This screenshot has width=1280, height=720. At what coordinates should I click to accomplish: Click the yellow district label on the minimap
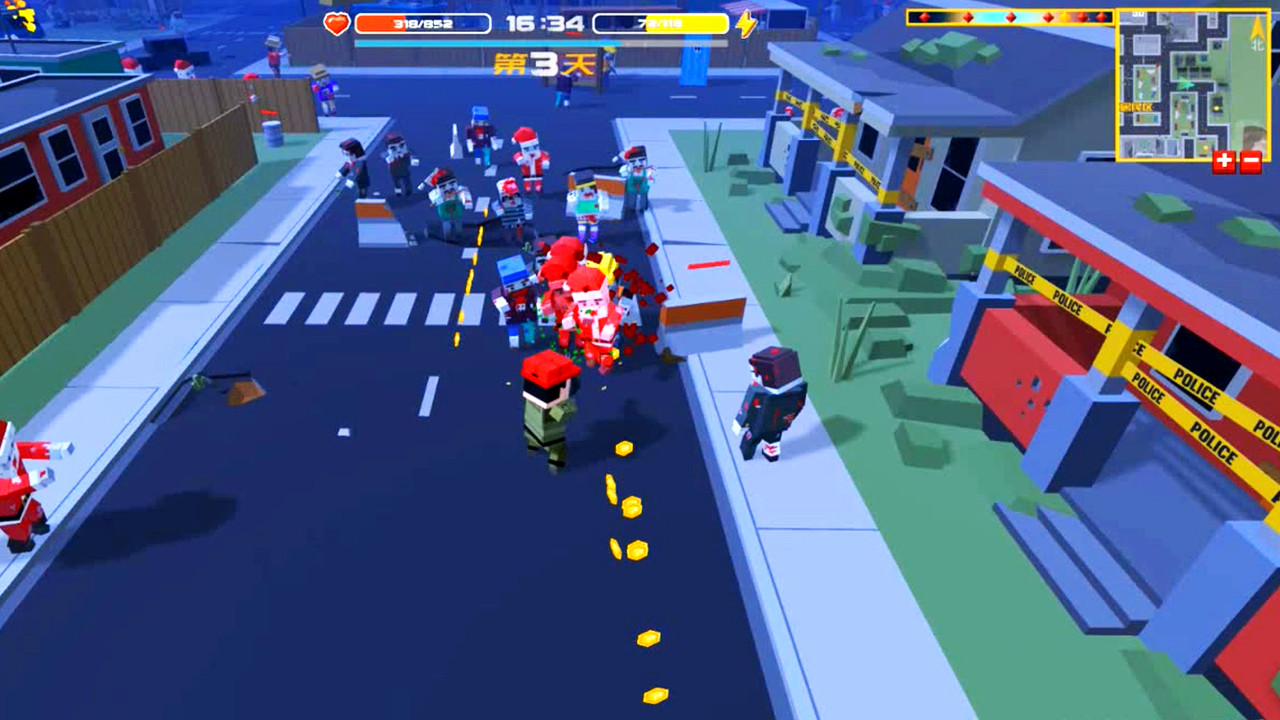pyautogui.click(x=1135, y=106)
